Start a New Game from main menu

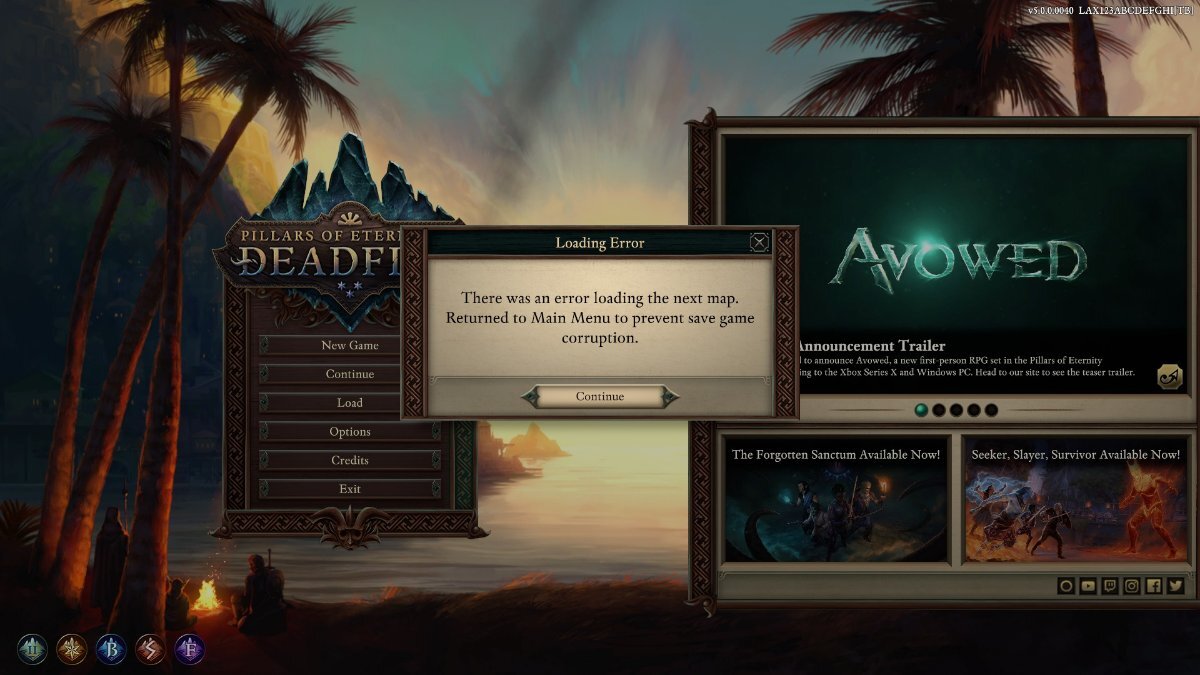point(349,345)
